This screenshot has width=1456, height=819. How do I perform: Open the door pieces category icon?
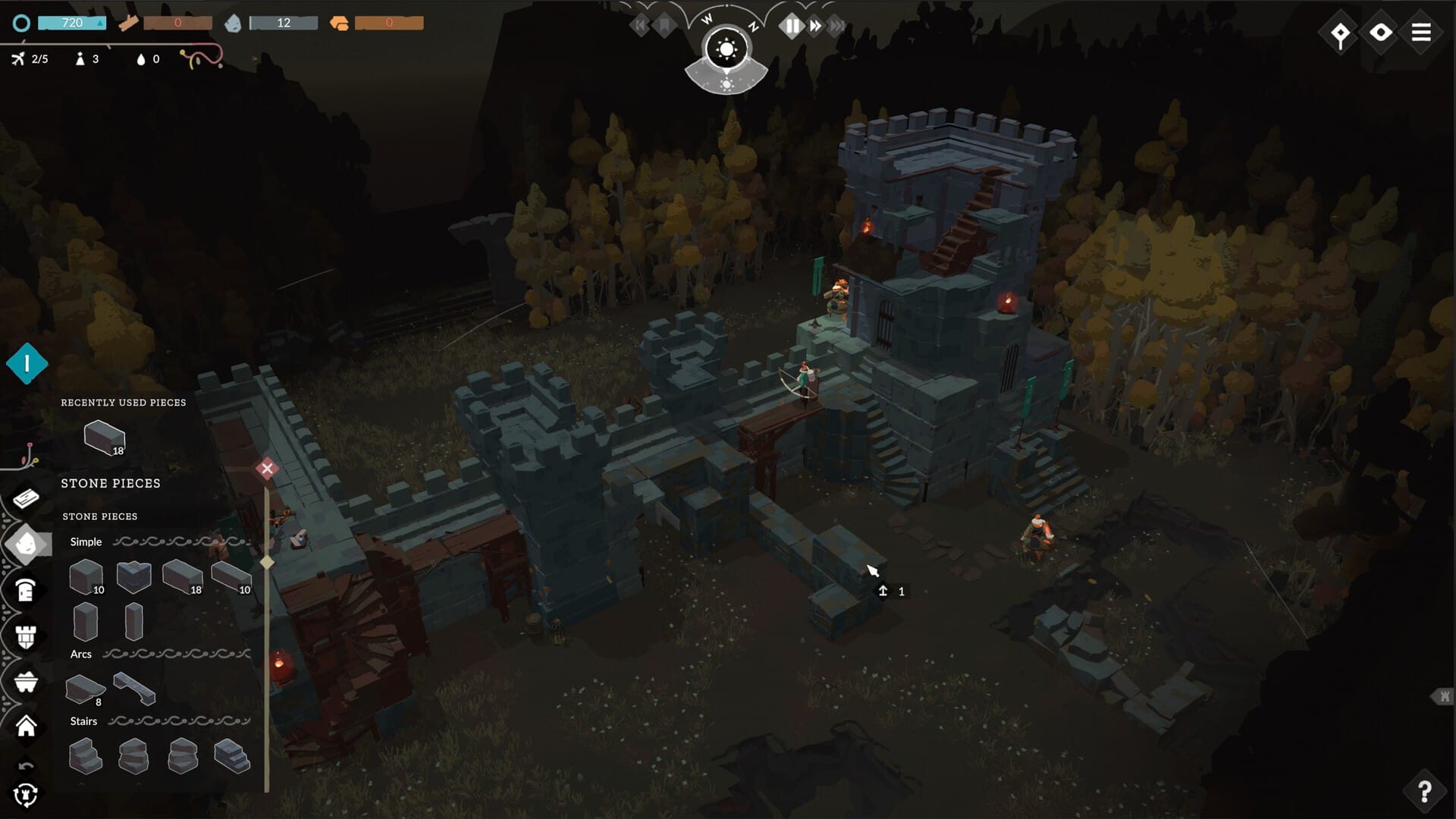tap(25, 590)
